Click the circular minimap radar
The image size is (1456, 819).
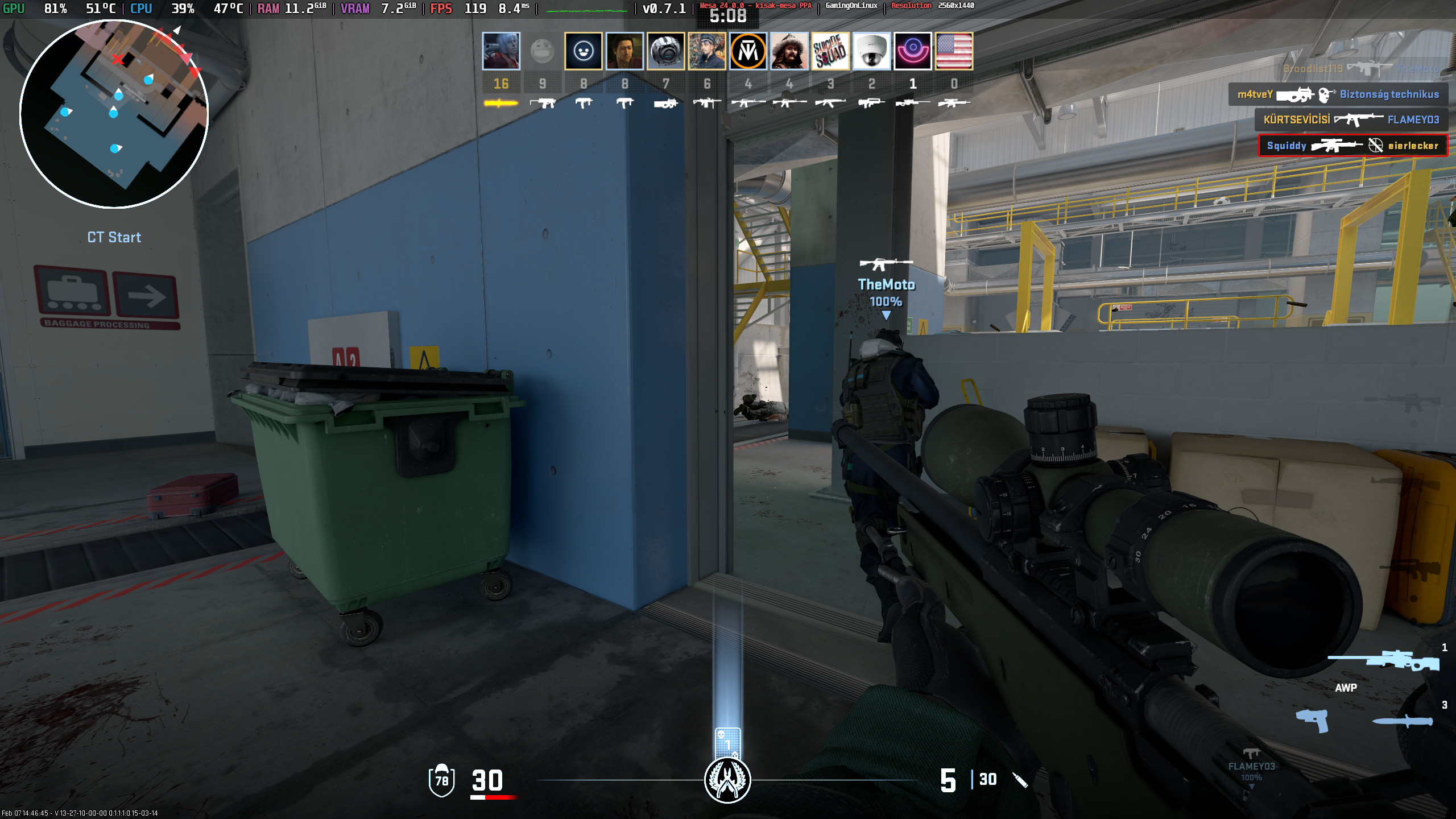[114, 114]
